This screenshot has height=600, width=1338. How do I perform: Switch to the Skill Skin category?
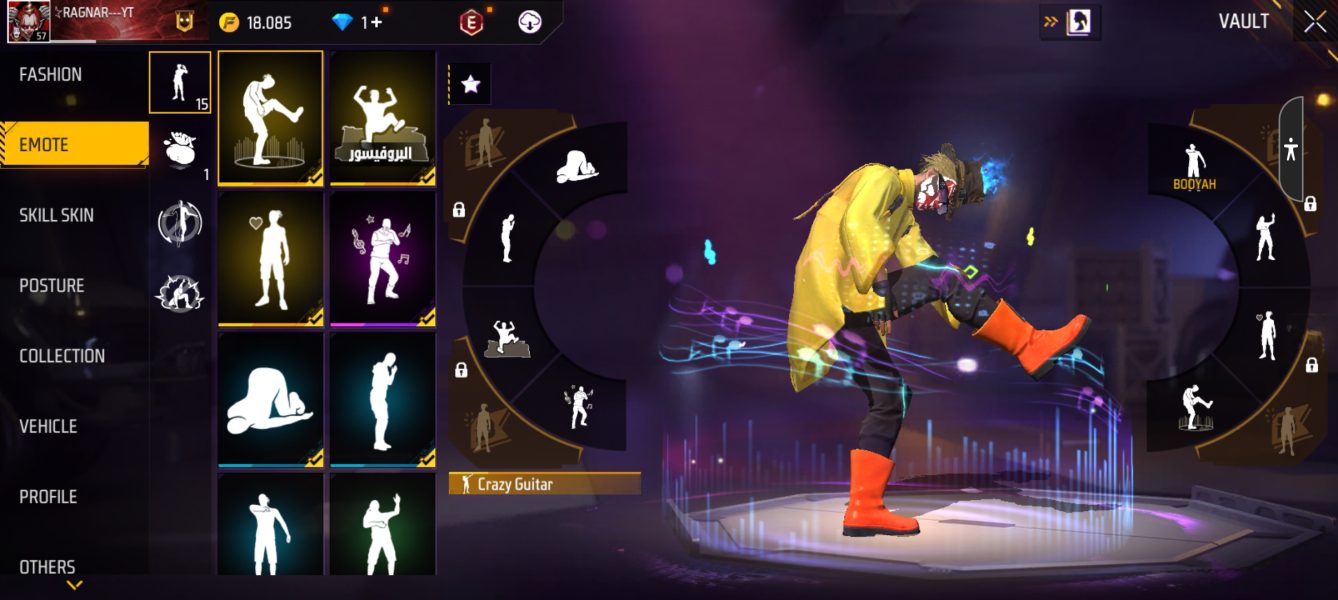click(57, 215)
